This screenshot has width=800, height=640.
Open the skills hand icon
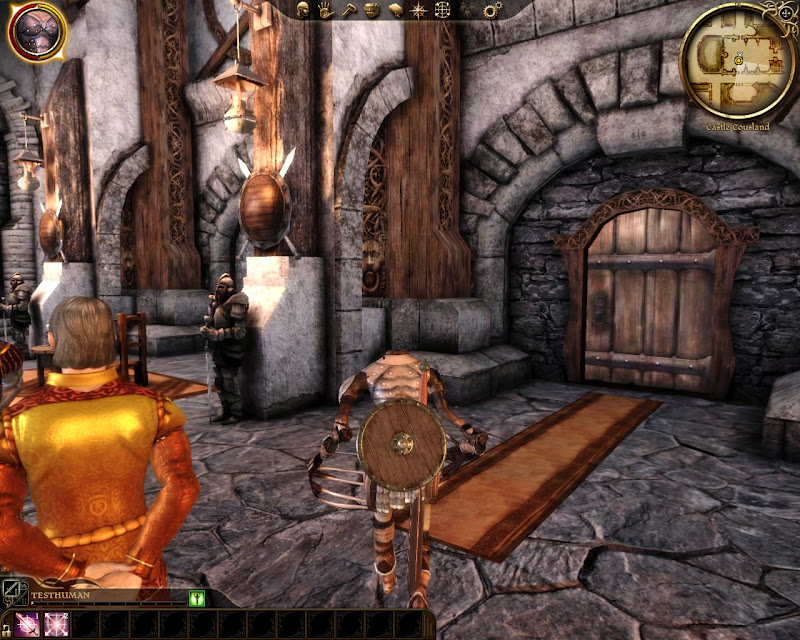point(326,10)
